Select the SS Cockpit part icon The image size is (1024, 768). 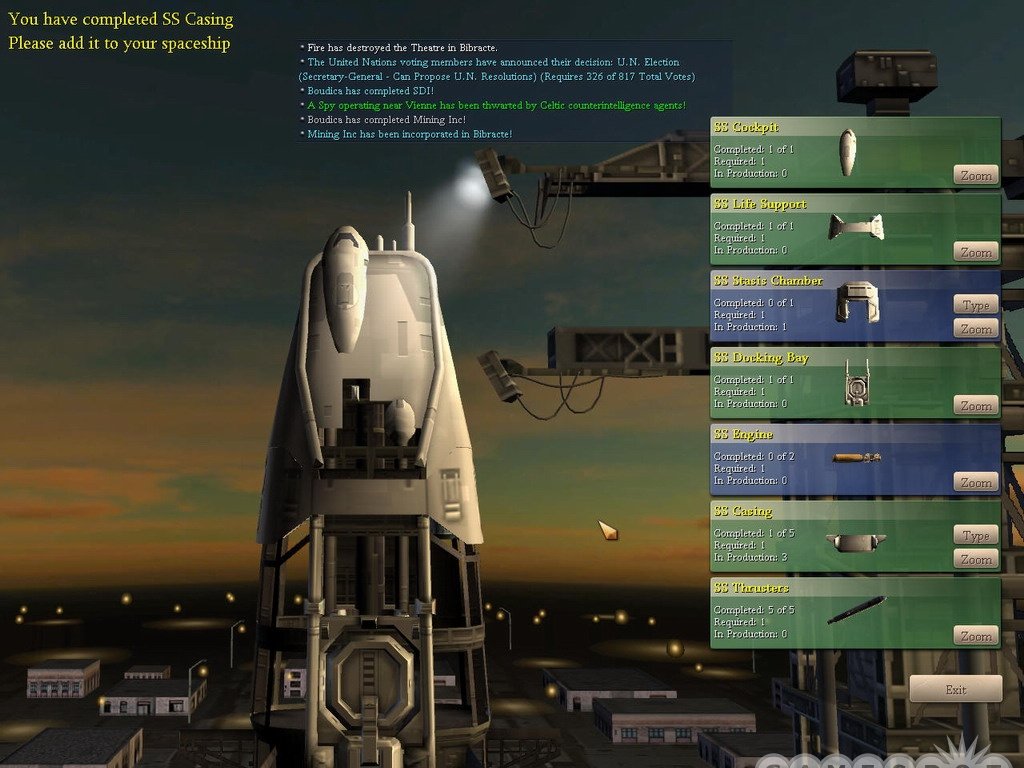(x=848, y=152)
